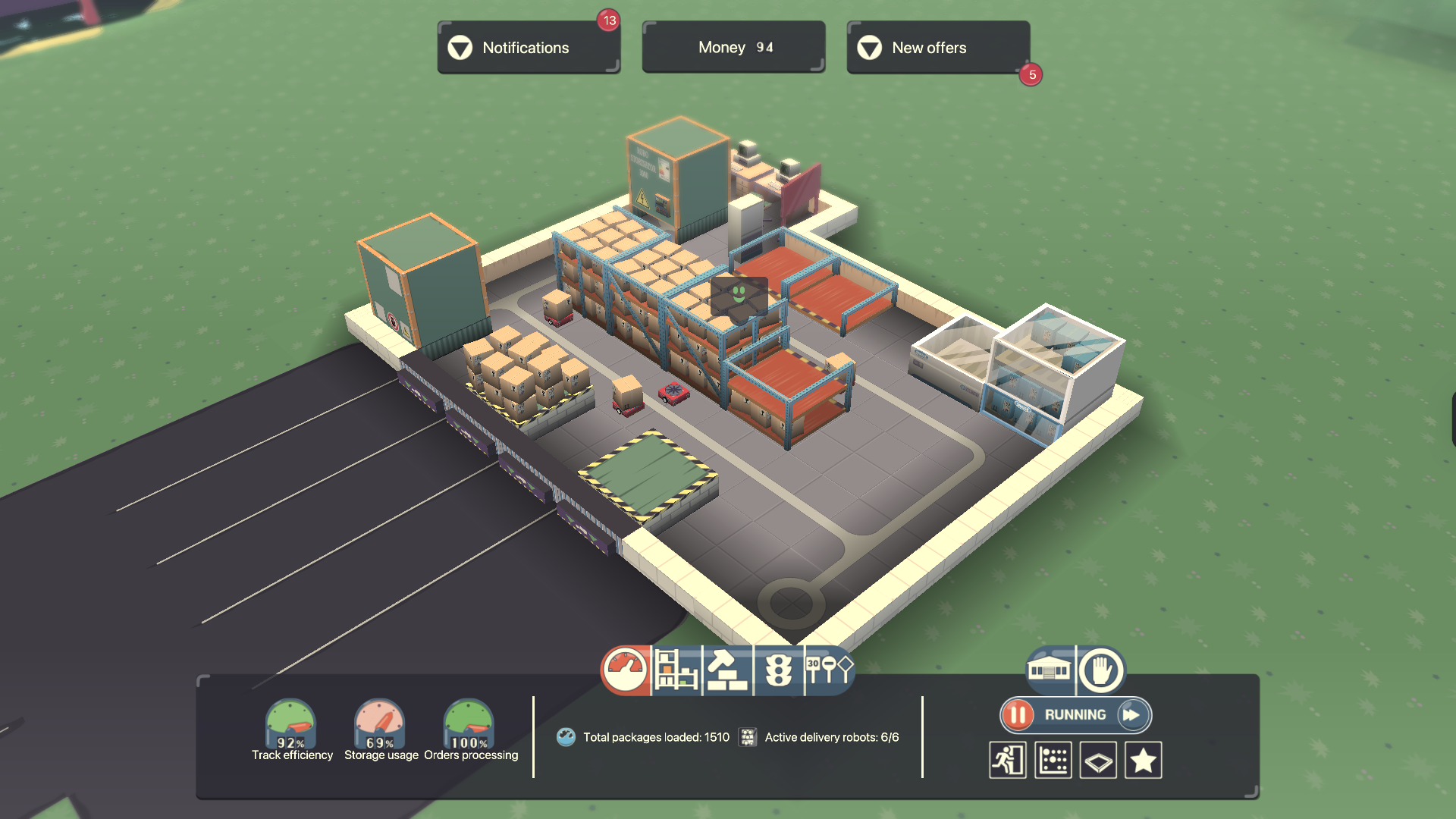Select the gauge statistics tab
This screenshot has width=1456, height=819.
click(x=626, y=670)
